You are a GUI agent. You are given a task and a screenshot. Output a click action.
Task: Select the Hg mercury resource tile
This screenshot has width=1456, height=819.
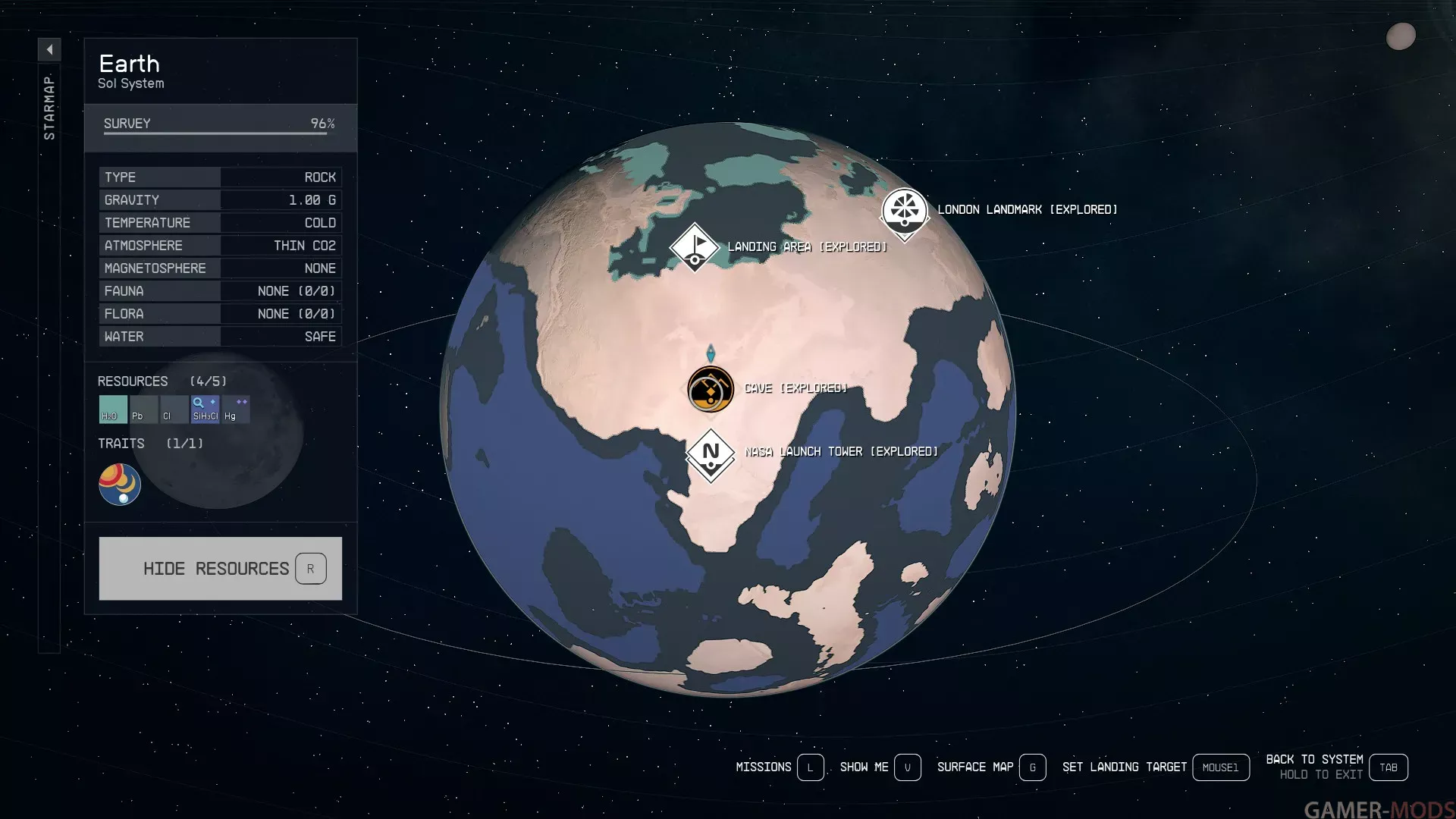coord(235,409)
